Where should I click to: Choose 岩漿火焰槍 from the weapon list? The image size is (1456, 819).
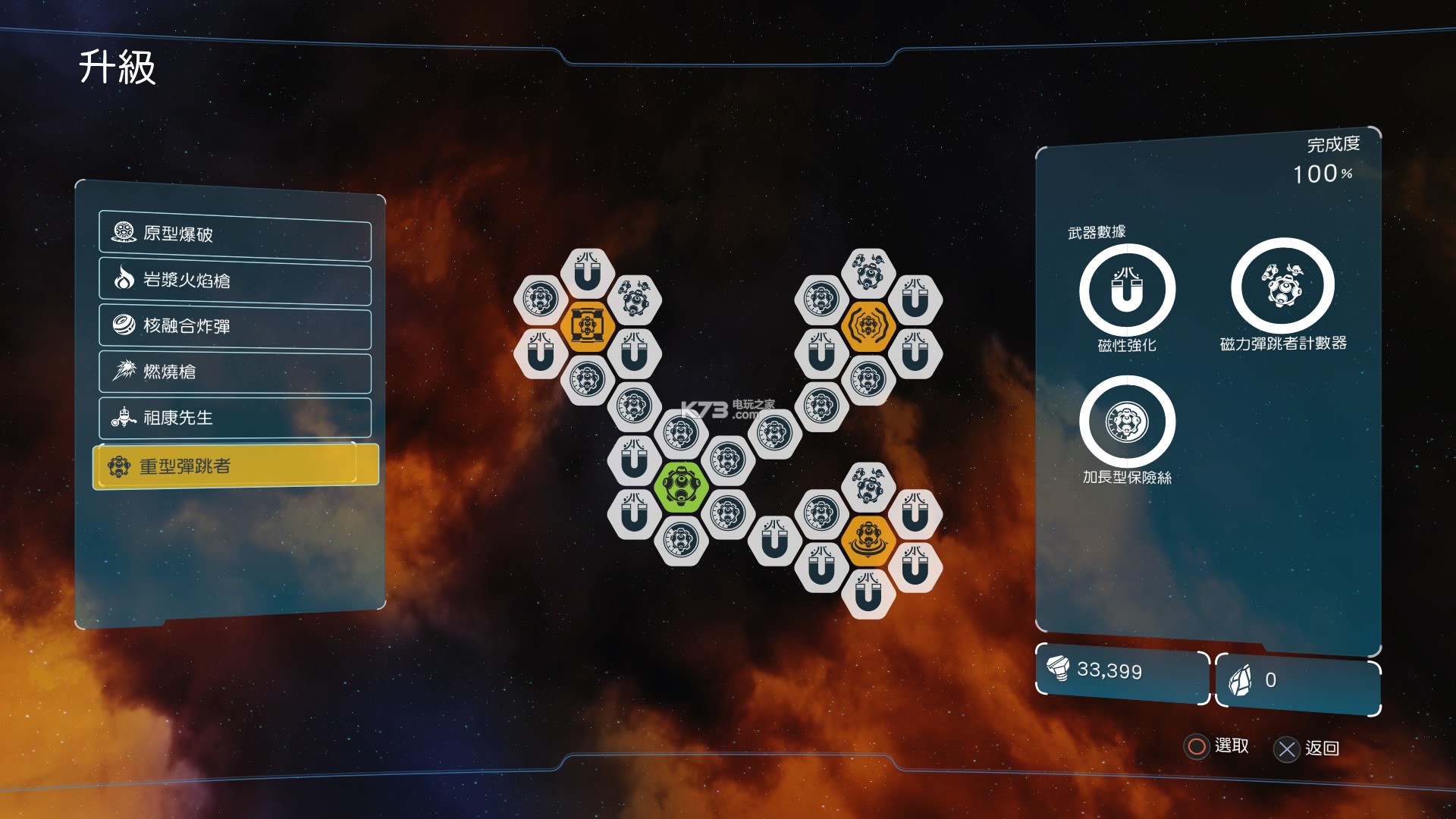(x=235, y=281)
